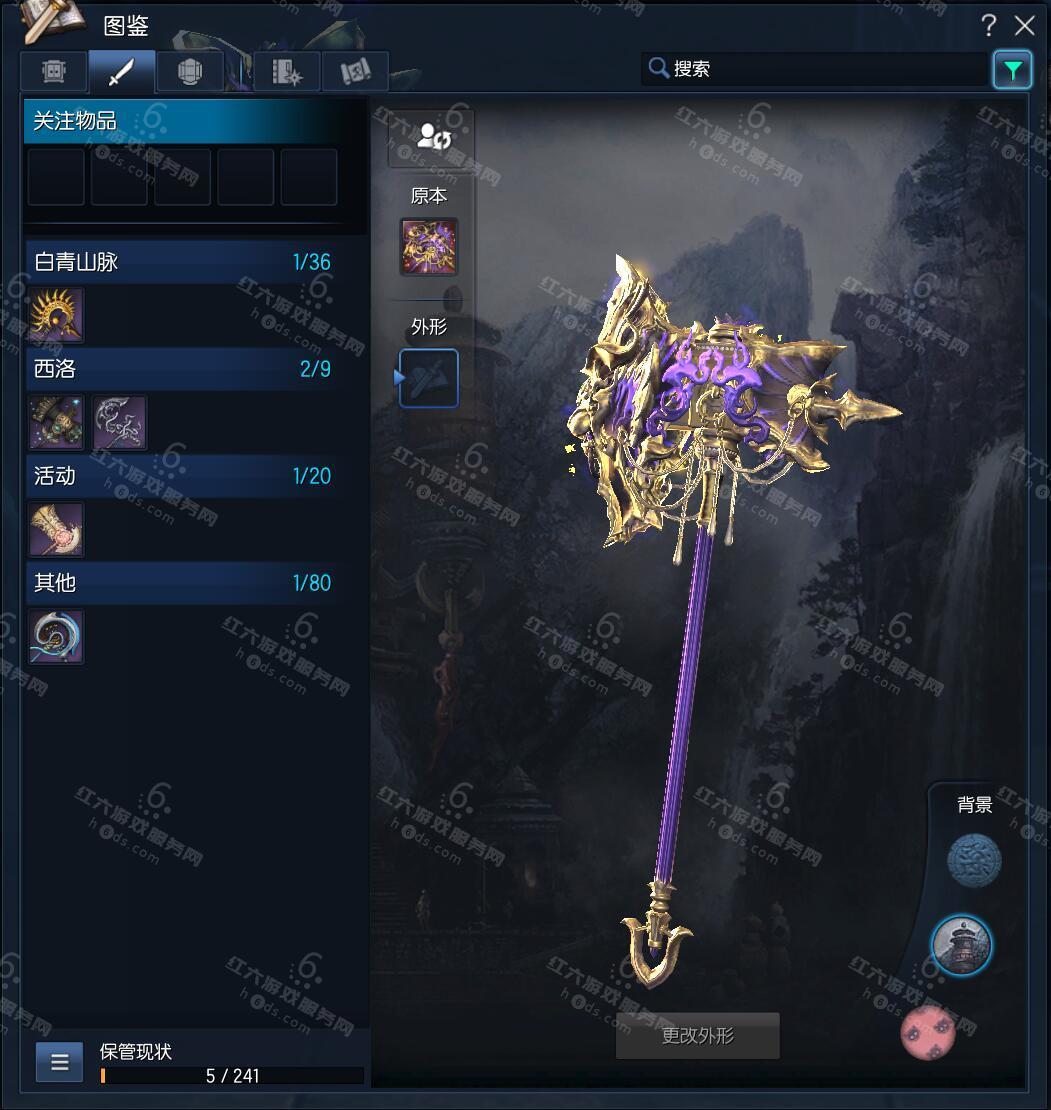The height and width of the screenshot is (1110, 1051).
Task: Close the 图鉴 window
Action: (1024, 25)
